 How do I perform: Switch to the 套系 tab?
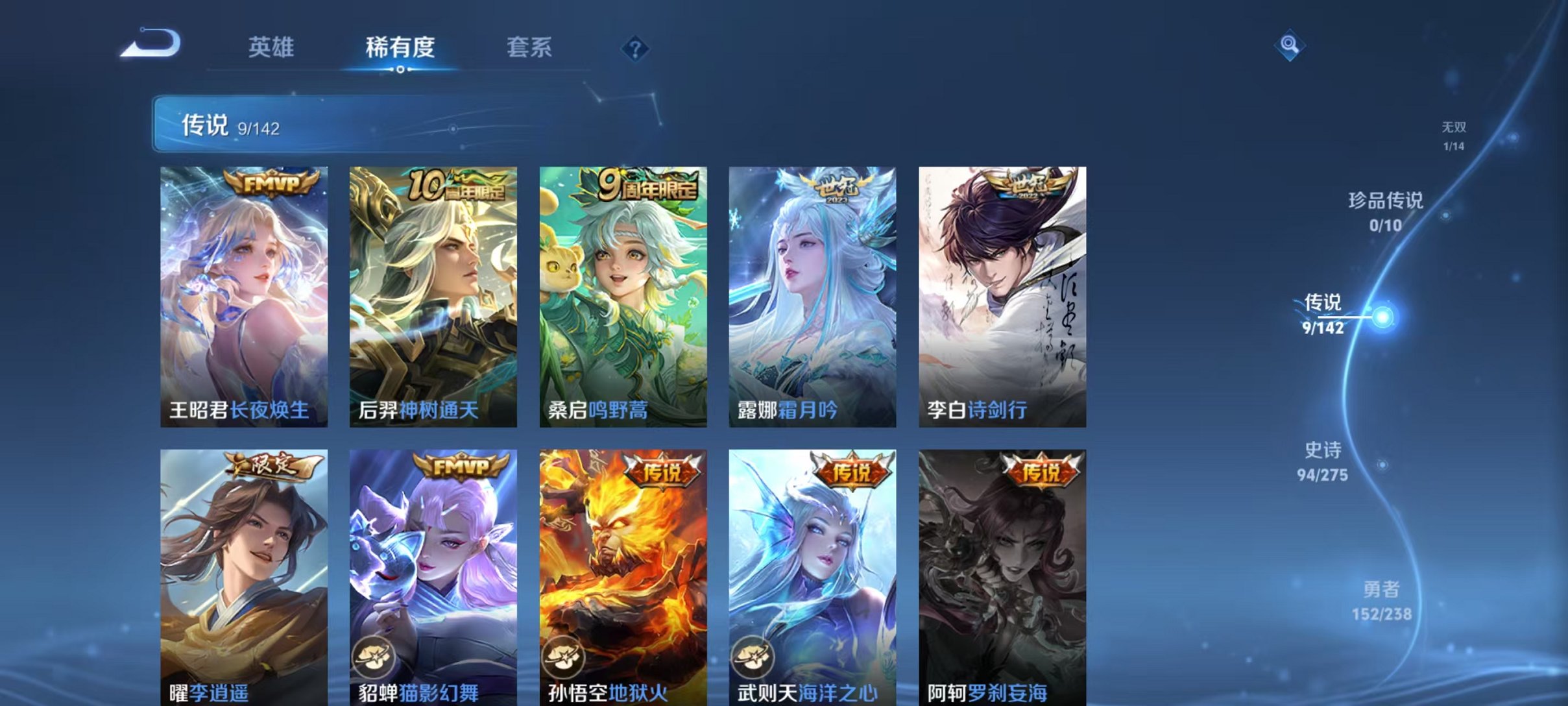pyautogui.click(x=530, y=48)
